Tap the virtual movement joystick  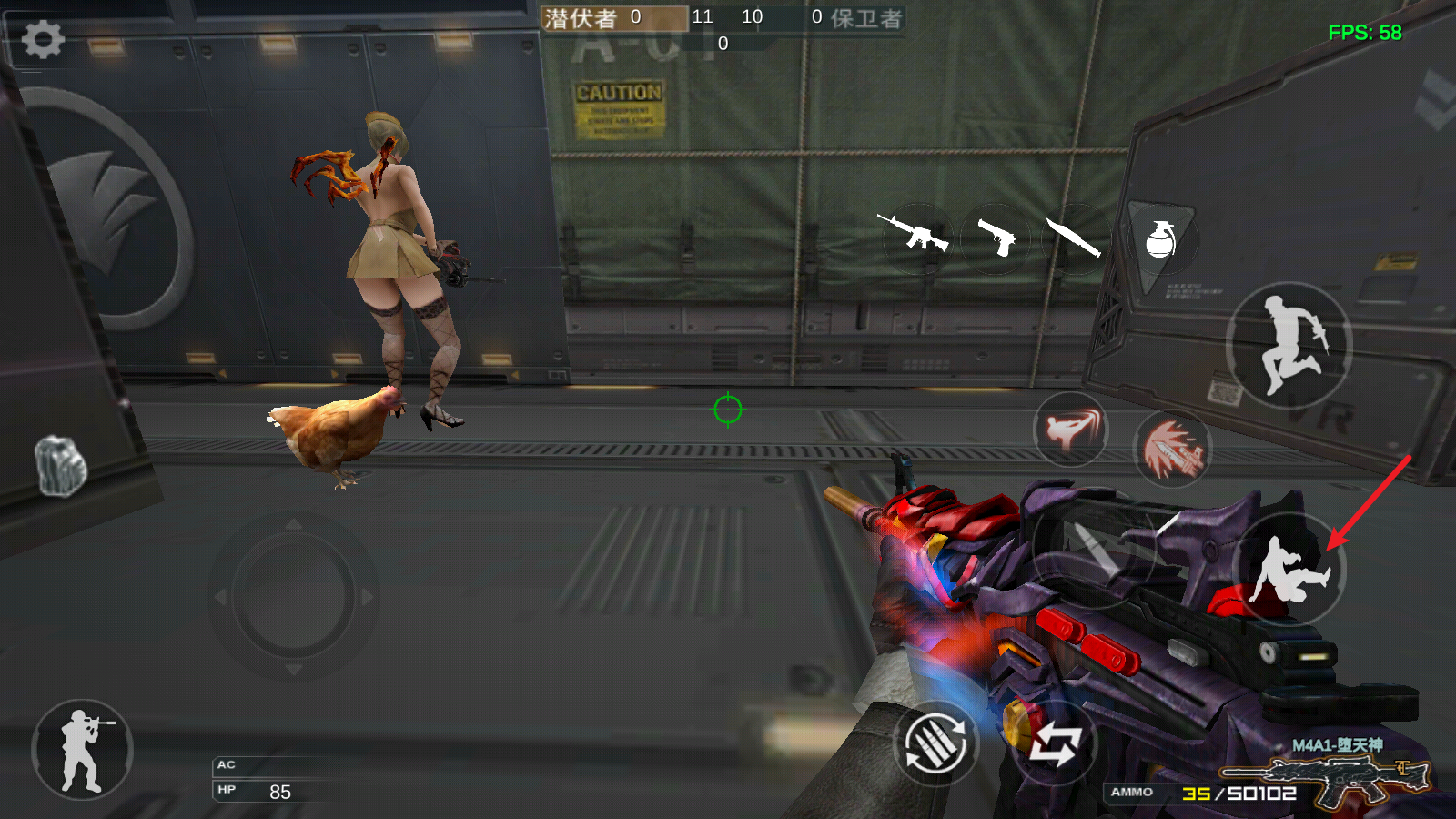click(x=293, y=597)
